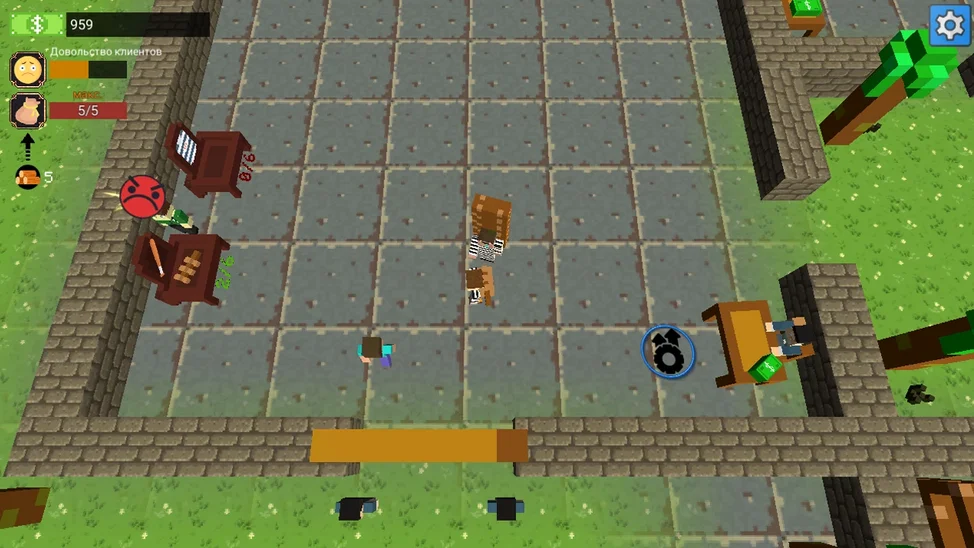Screen dimensions: 974x548
Task: Click the wood logs resource icon
Action: click(27, 178)
